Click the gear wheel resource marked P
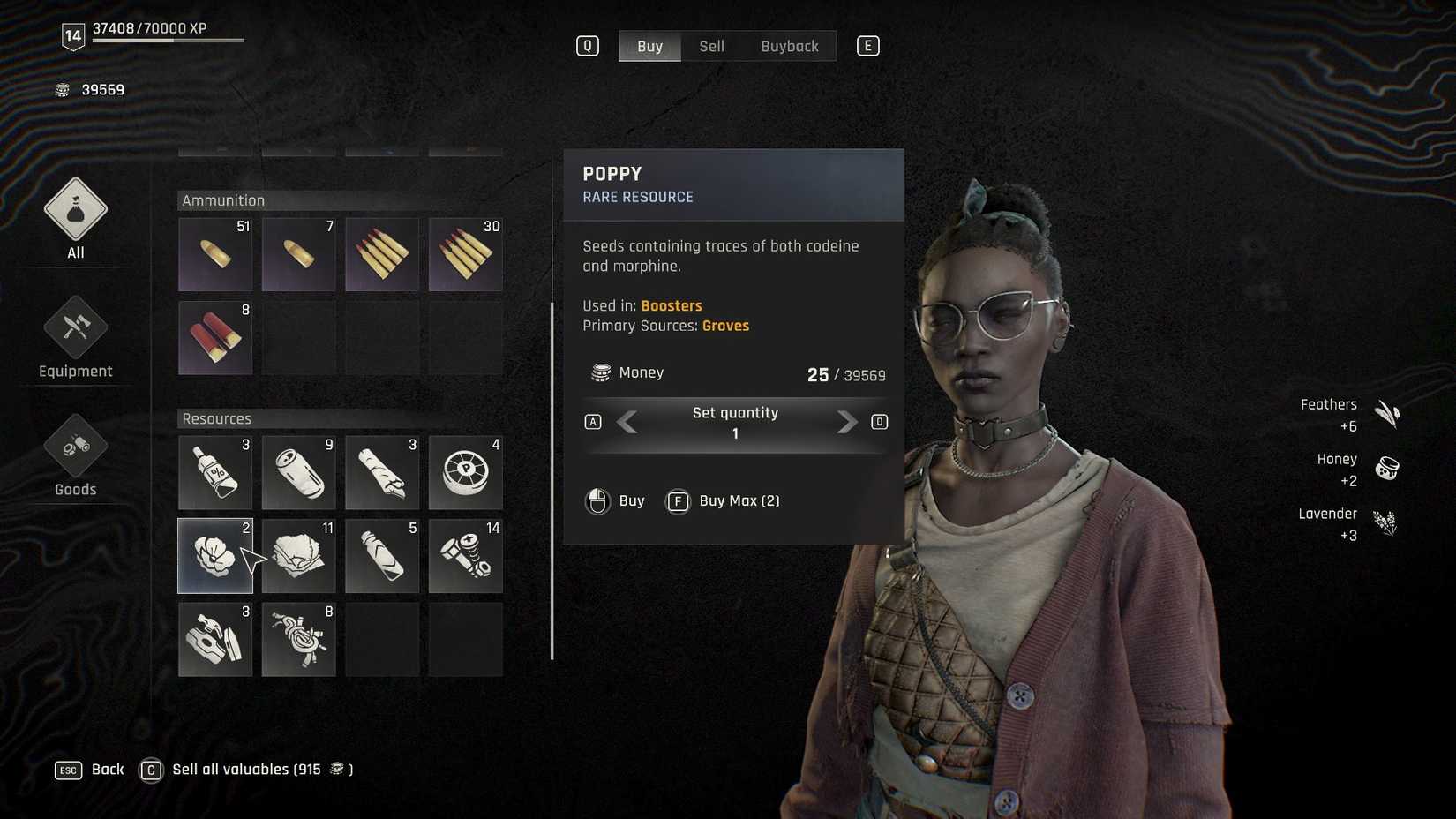Screen dimensions: 1456x819 pos(465,472)
